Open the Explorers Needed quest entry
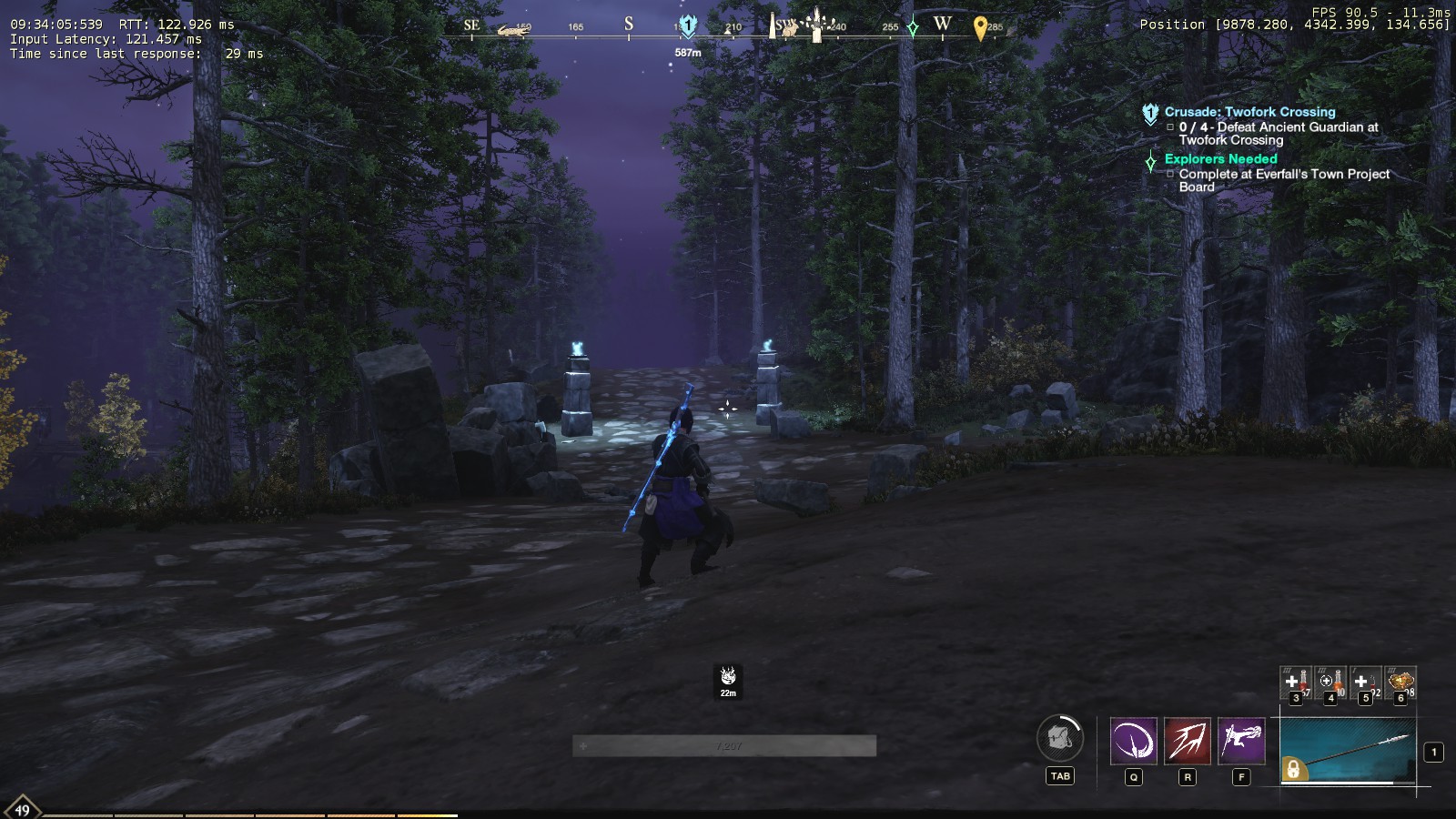Image resolution: width=1456 pixels, height=819 pixels. pos(1220,159)
